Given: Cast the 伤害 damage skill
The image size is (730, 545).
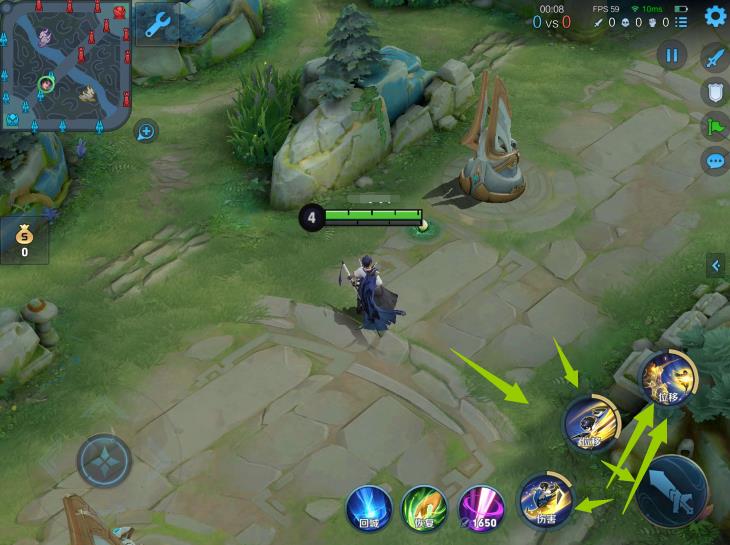Looking at the screenshot, I should click(545, 500).
